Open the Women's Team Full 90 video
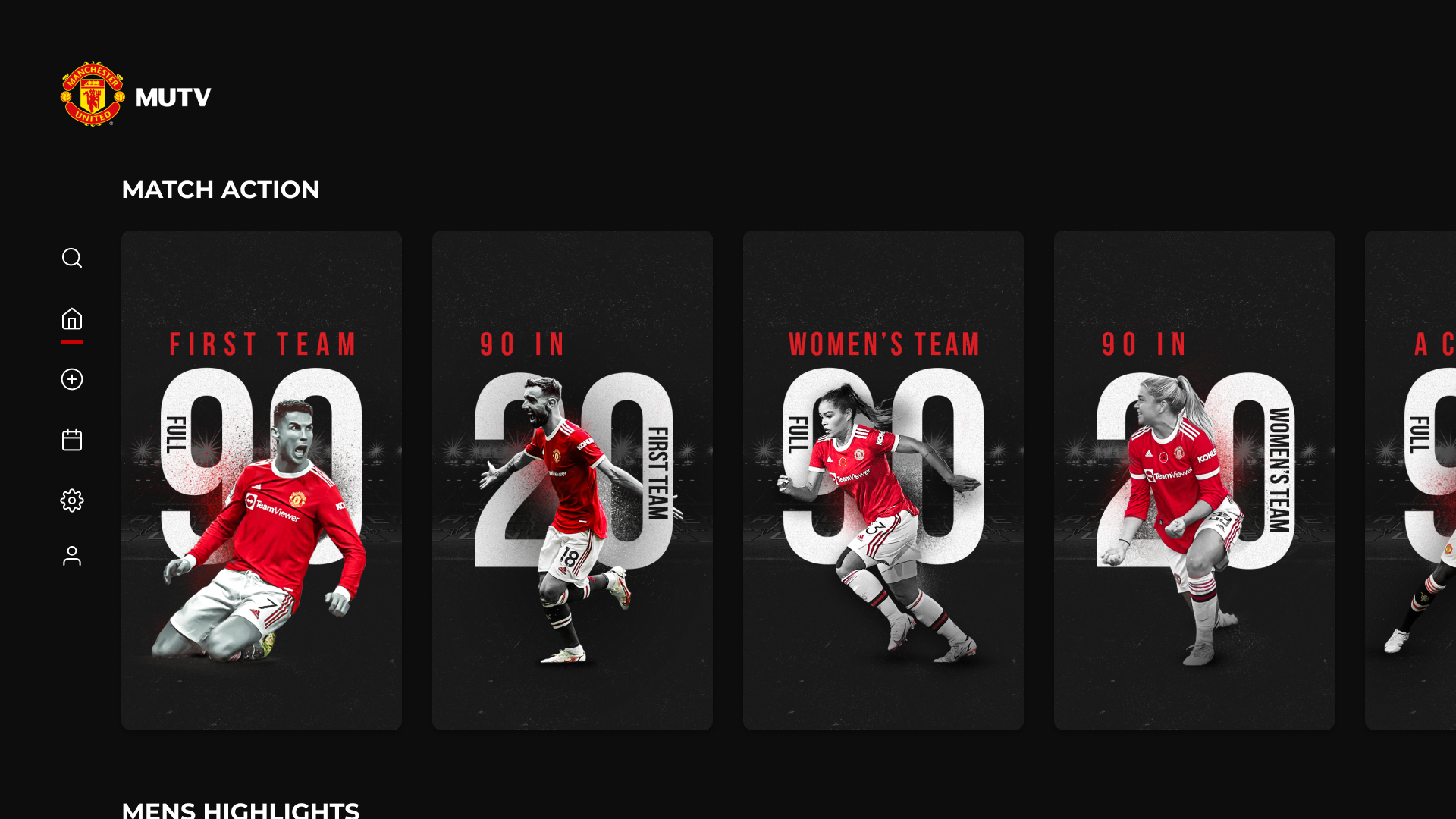 click(883, 479)
